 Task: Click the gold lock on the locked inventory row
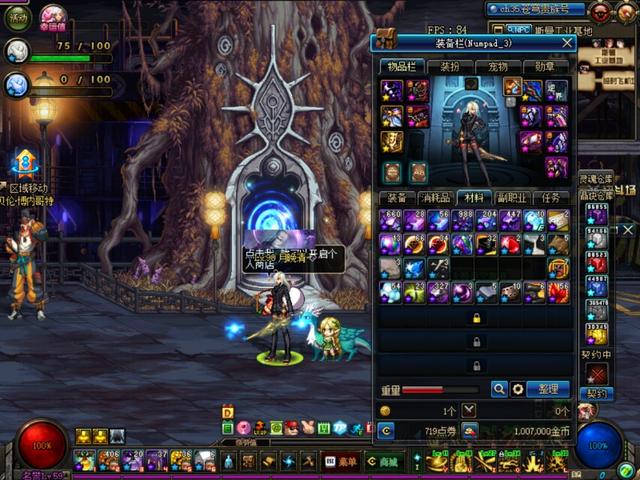475,318
